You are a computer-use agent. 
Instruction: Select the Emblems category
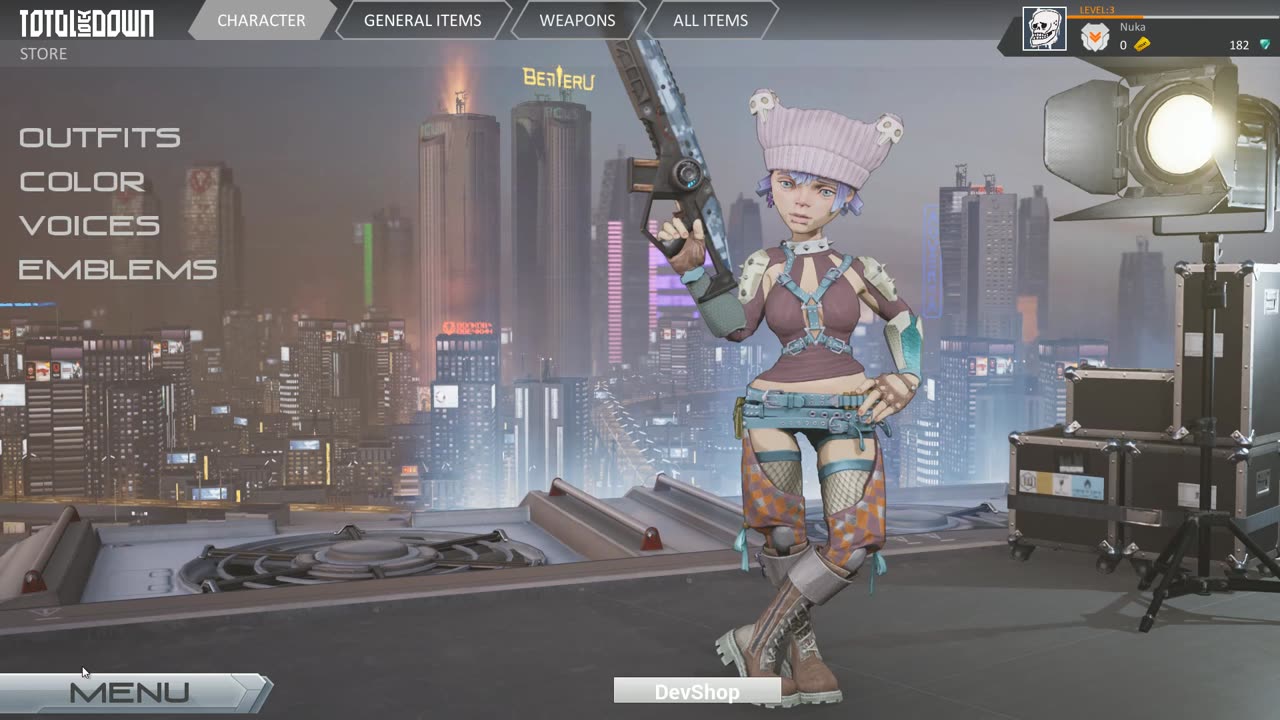(118, 269)
